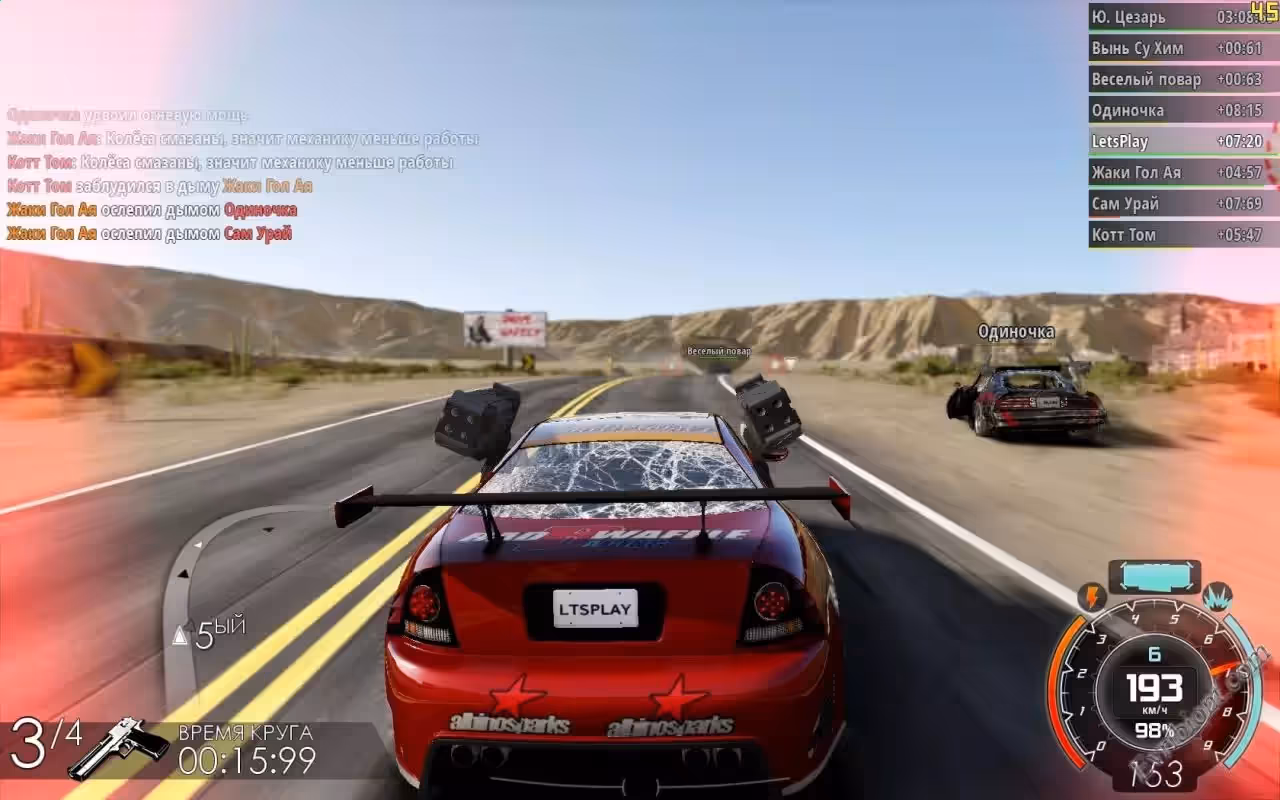Activate the orange lightning bolt icon
This screenshot has width=1280, height=800.
coord(1091,597)
